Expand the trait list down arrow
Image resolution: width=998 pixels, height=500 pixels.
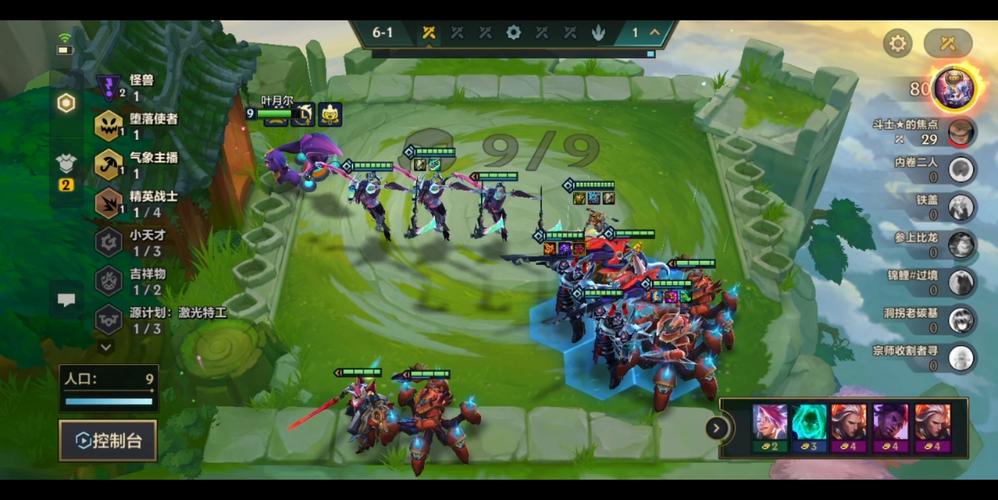coord(106,346)
